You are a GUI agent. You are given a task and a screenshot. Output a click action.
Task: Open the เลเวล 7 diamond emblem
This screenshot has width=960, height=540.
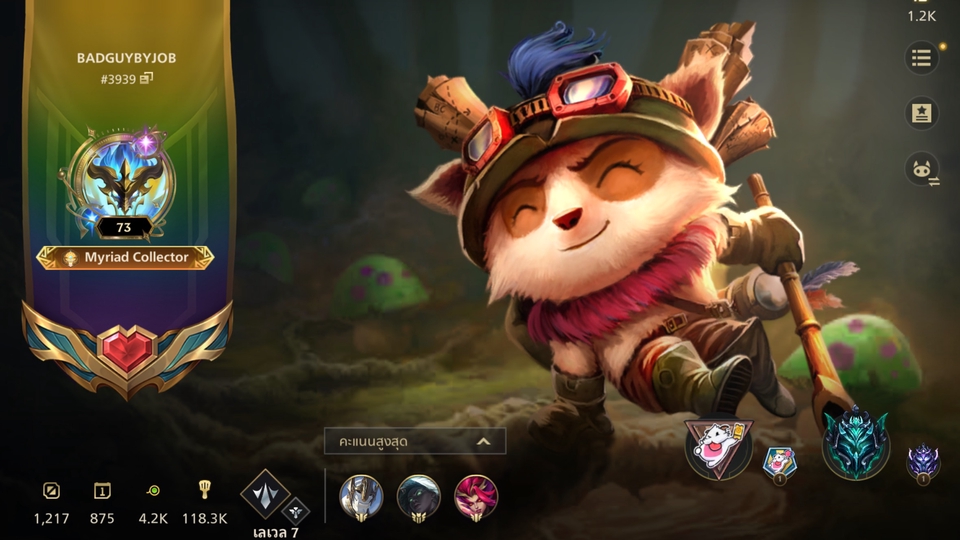click(x=266, y=494)
